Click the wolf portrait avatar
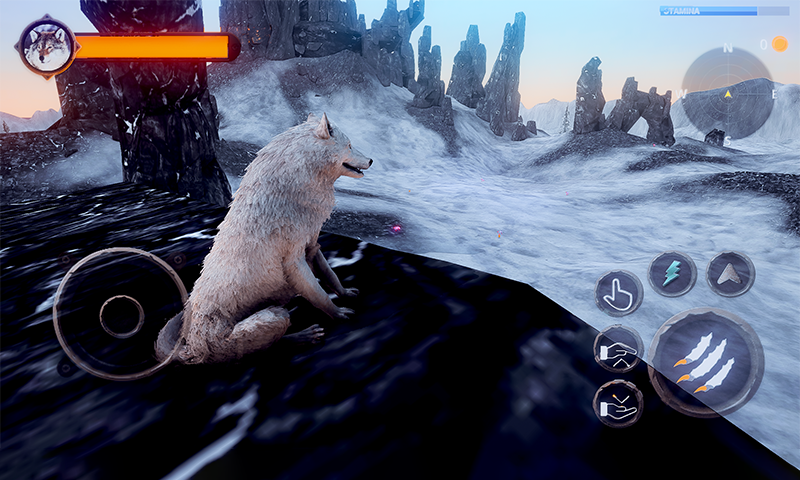The image size is (800, 480). [x=46, y=46]
